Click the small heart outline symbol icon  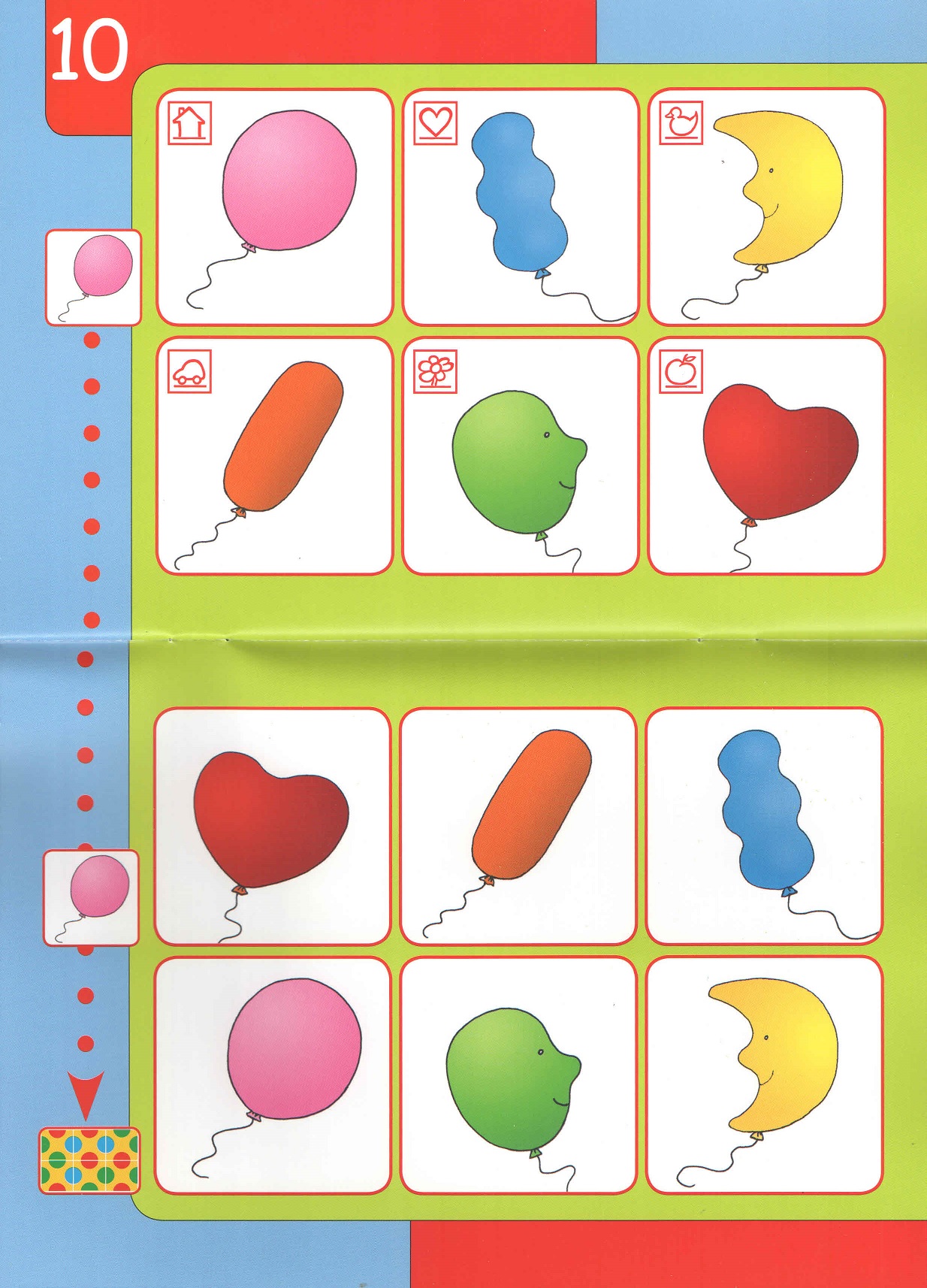tap(436, 122)
